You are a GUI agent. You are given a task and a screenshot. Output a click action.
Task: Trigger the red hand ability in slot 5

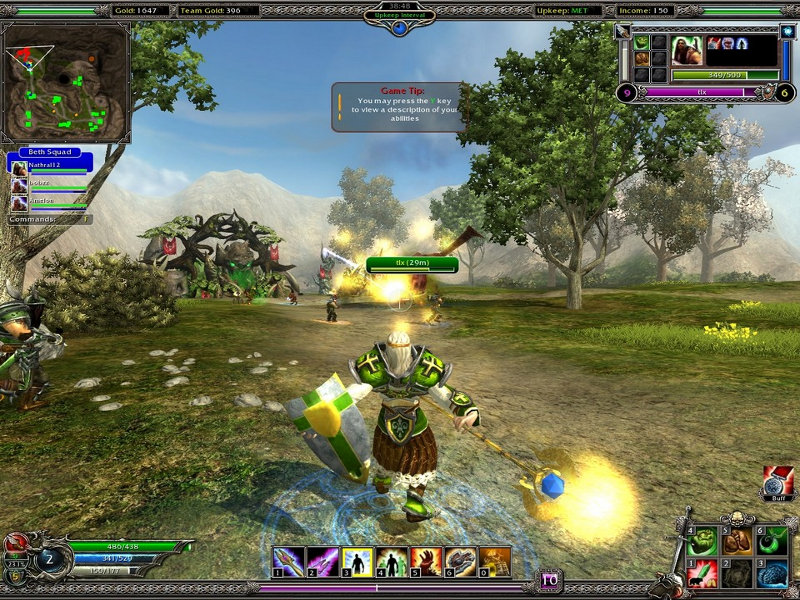tap(426, 561)
